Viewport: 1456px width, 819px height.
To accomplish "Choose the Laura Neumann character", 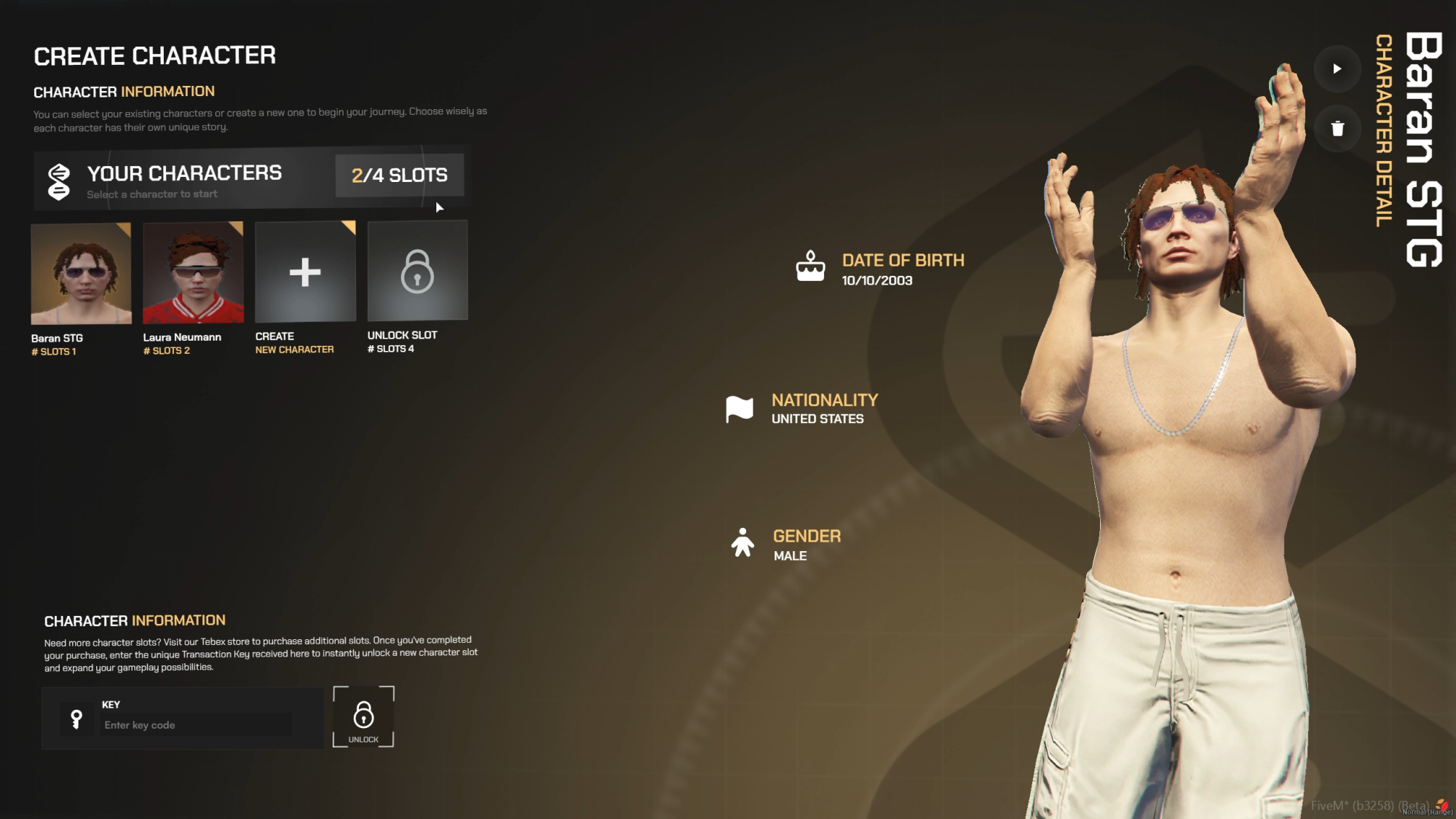I will coord(193,273).
